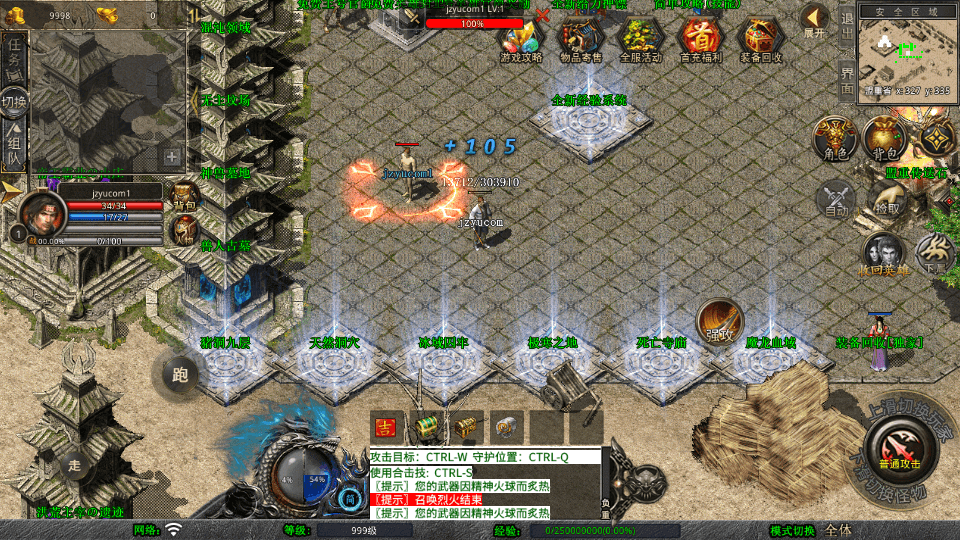Toggle the 跑 run mode button
Image resolution: width=960 pixels, height=540 pixels.
click(180, 375)
